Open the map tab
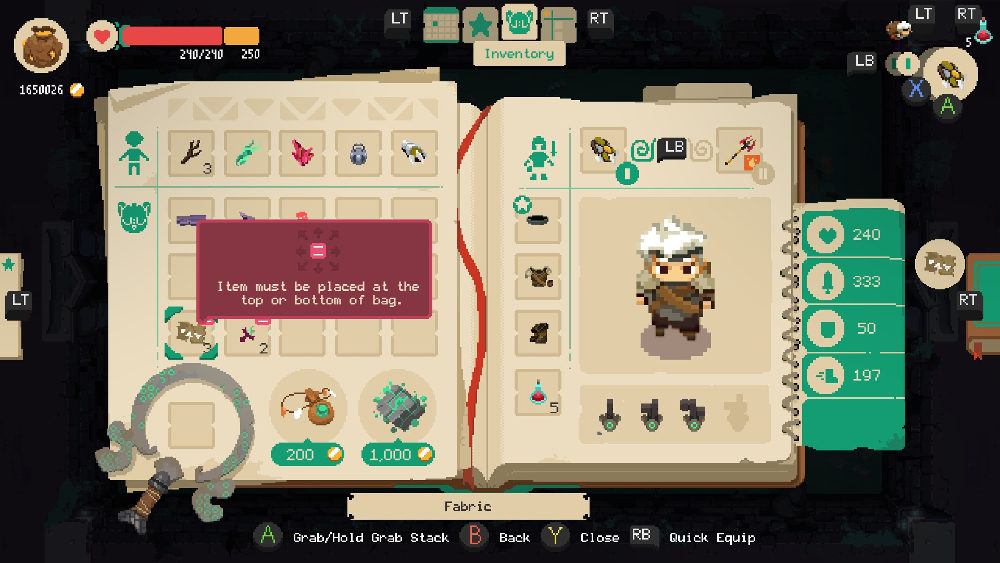The image size is (1000, 563). tap(558, 24)
